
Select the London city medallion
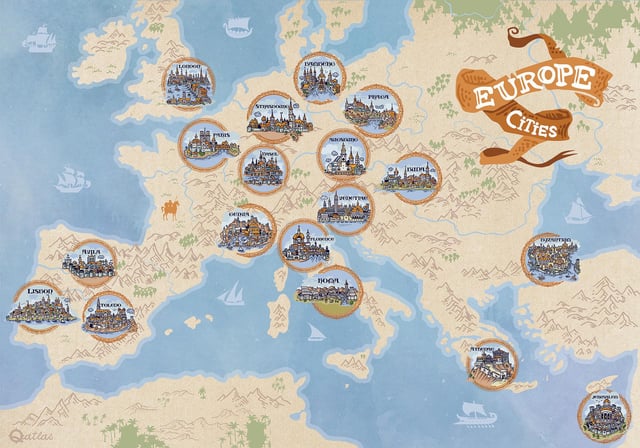190,82
